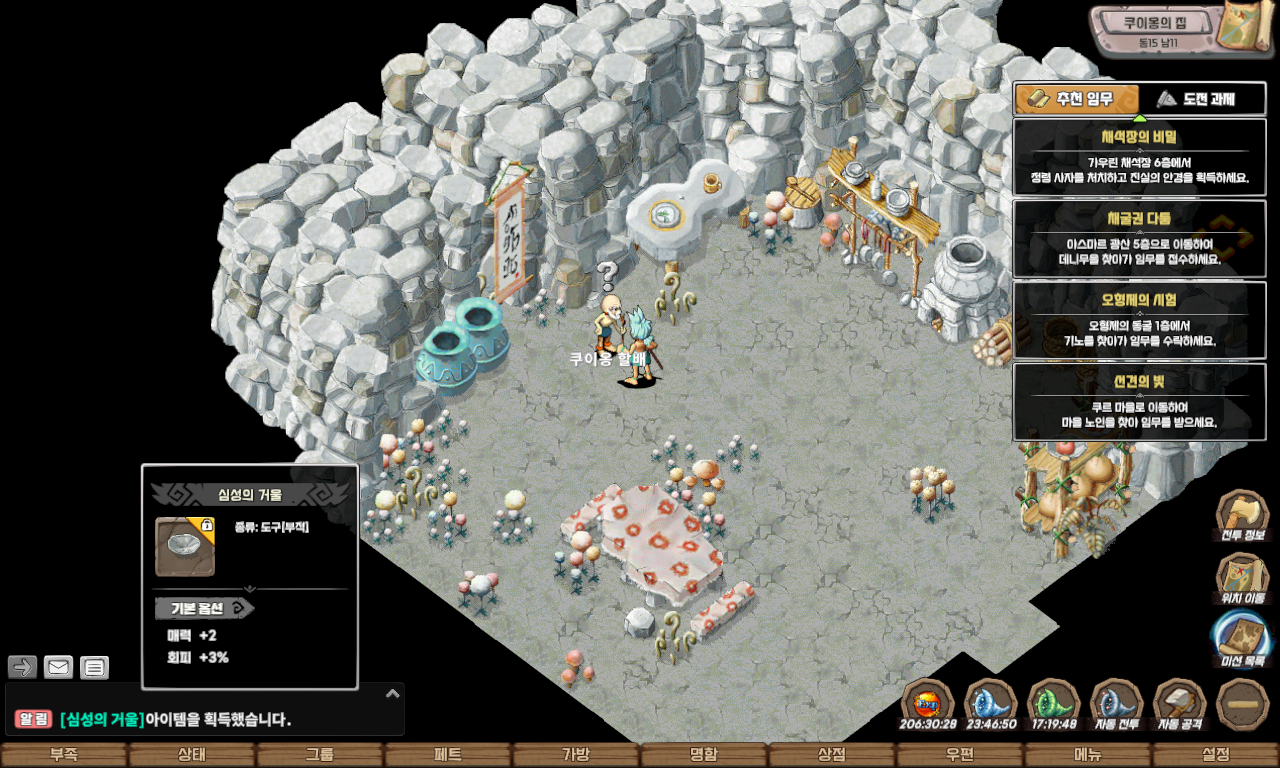1280x768 pixels.
Task: Open the 페트 (pet) menu
Action: pyautogui.click(x=447, y=755)
